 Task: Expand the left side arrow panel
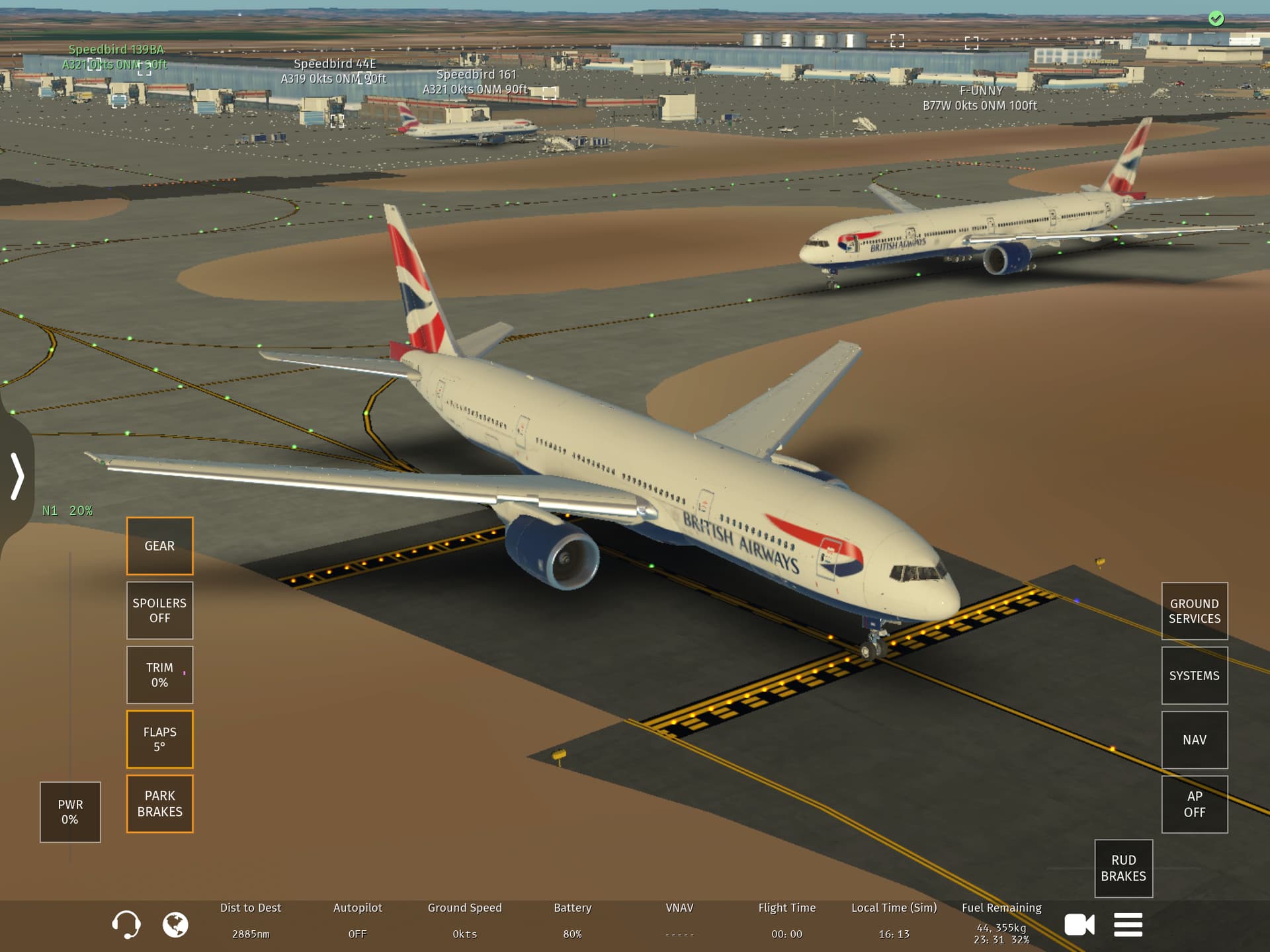[17, 476]
